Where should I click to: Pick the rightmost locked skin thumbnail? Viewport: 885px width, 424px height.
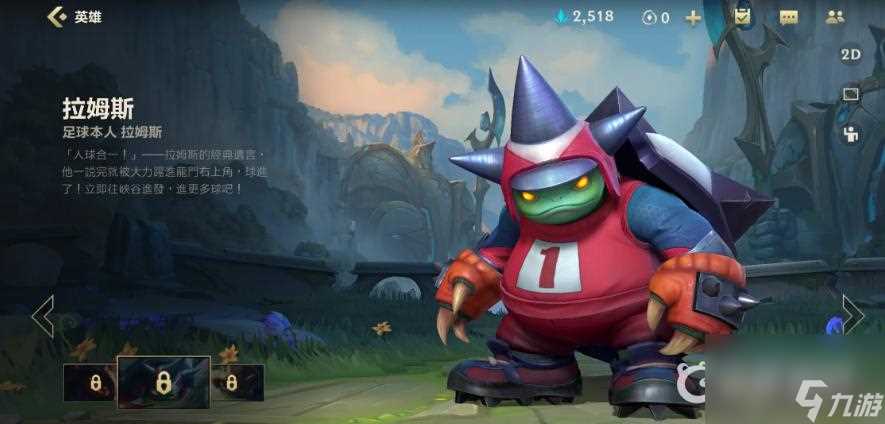pyautogui.click(x=233, y=382)
